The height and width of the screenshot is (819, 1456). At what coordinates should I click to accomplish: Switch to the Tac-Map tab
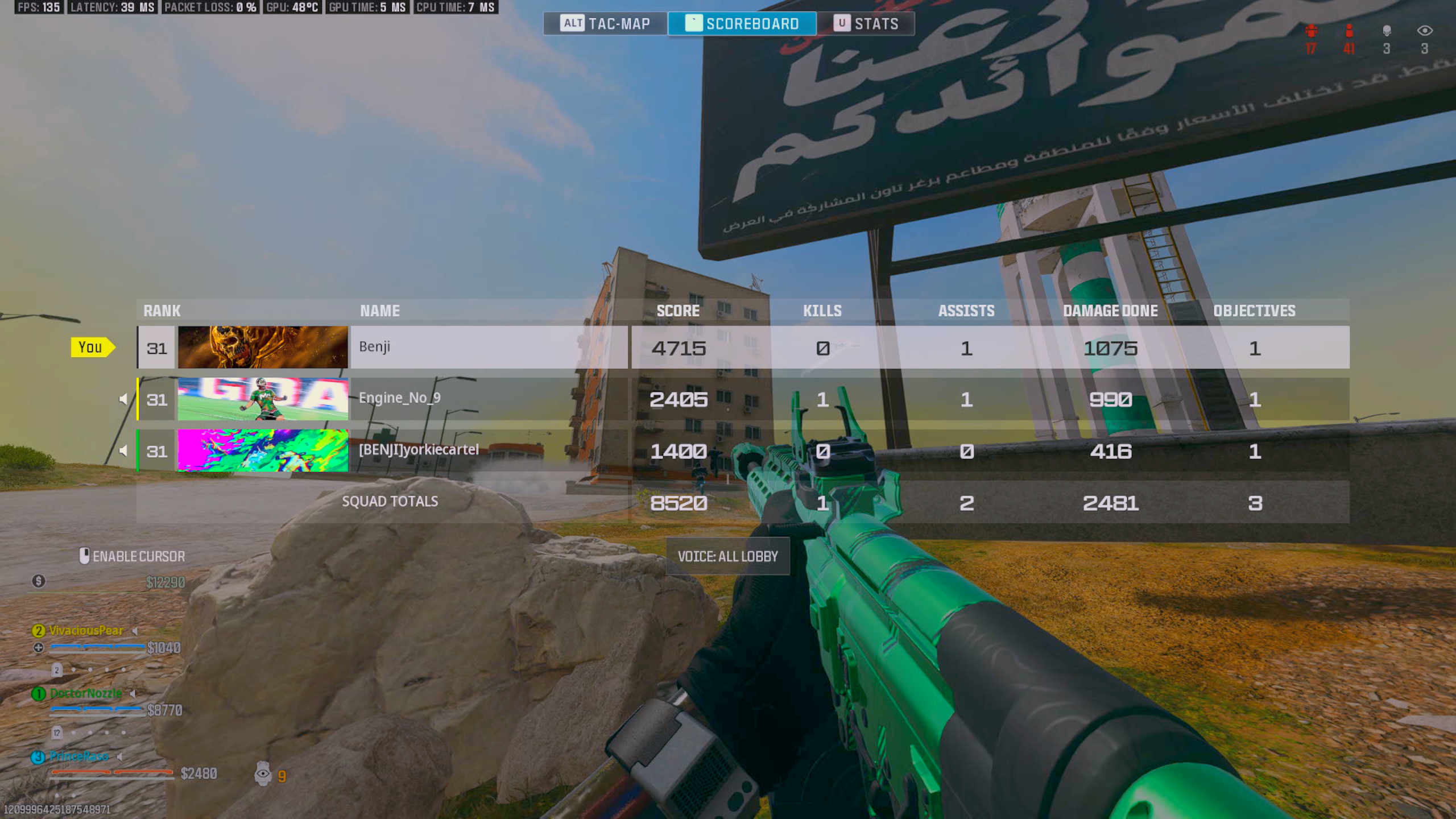(605, 24)
